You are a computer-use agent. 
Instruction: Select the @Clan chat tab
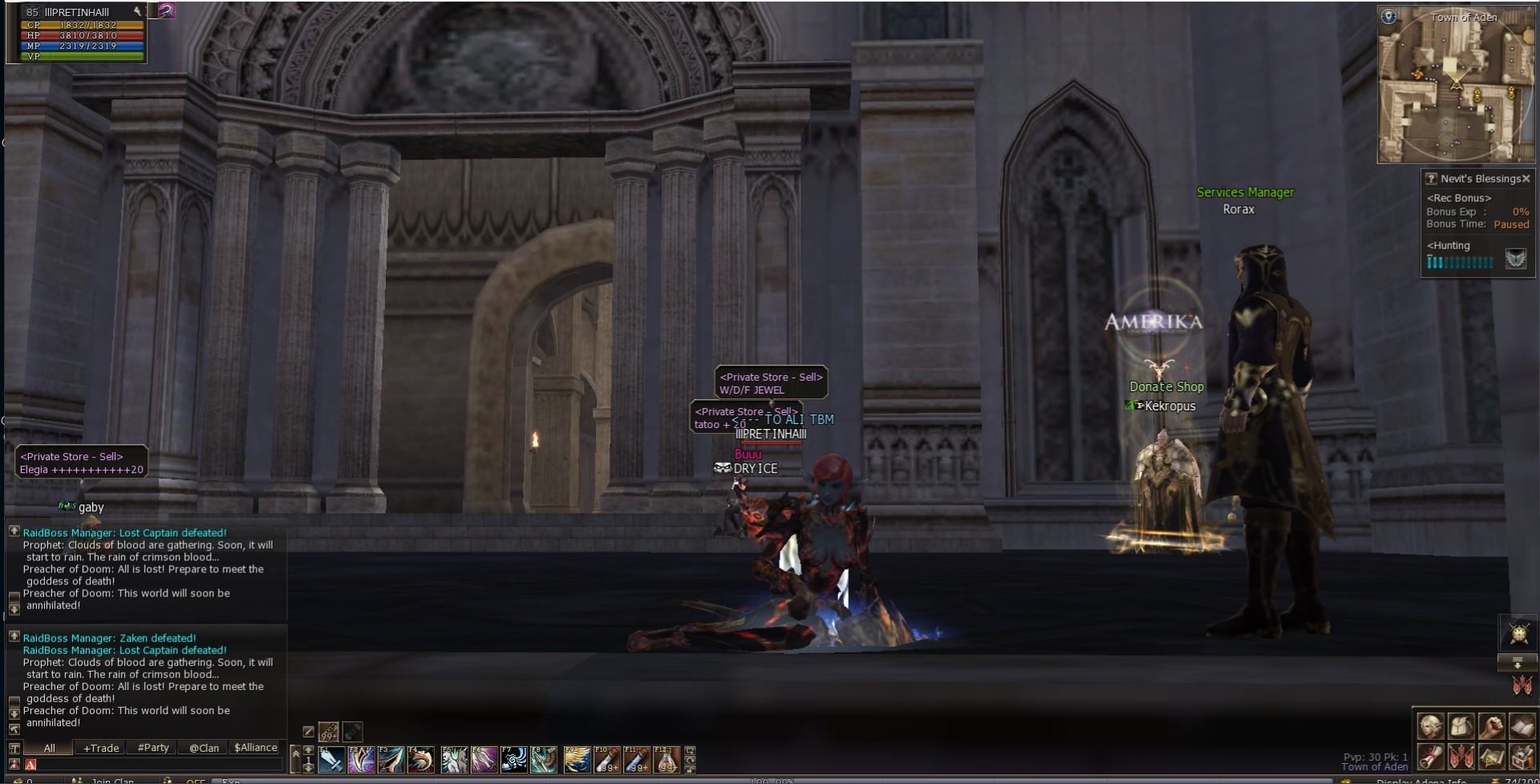tap(204, 748)
